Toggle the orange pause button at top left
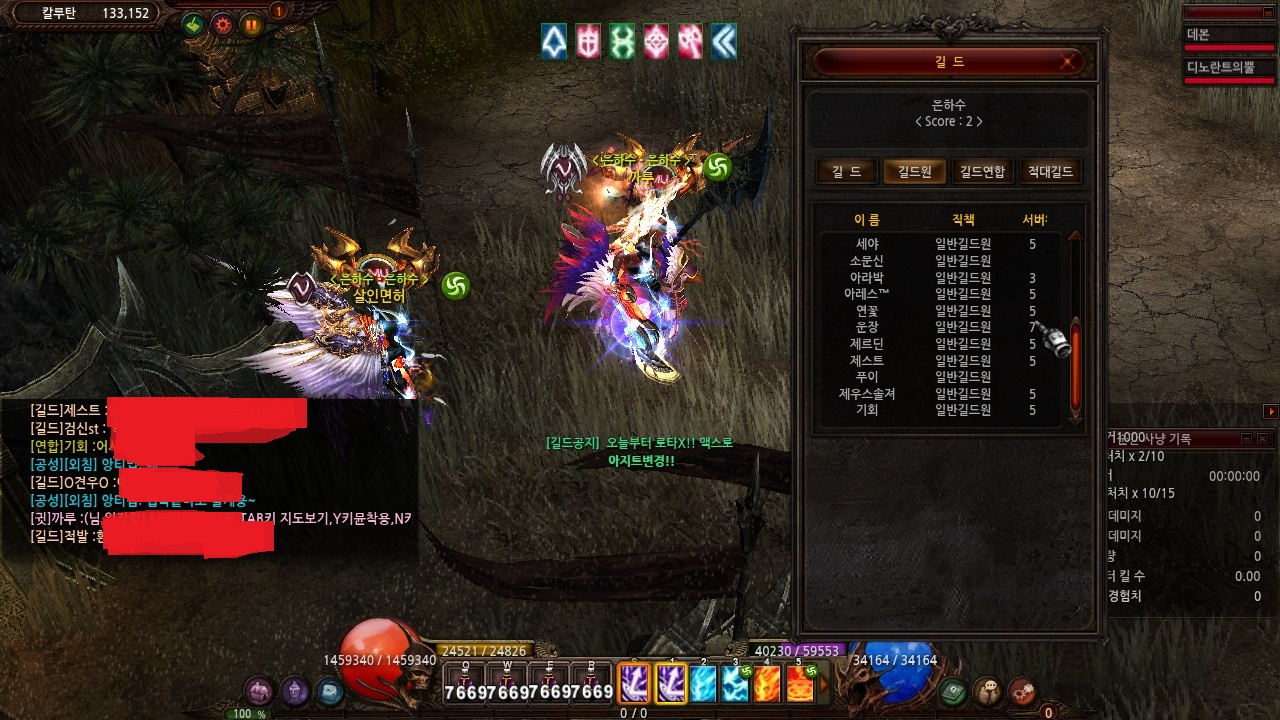The image size is (1280, 720). [251, 25]
